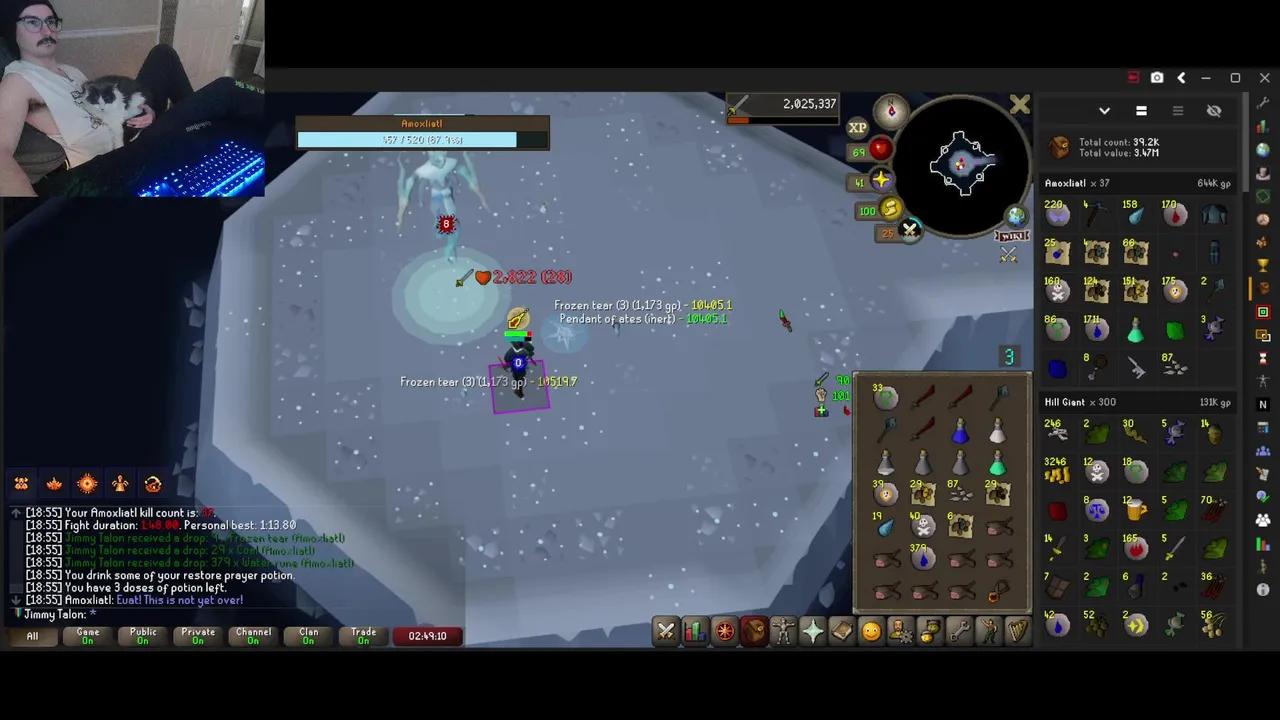Toggle run with the energy orb
1280x720 pixels.
coord(889,210)
